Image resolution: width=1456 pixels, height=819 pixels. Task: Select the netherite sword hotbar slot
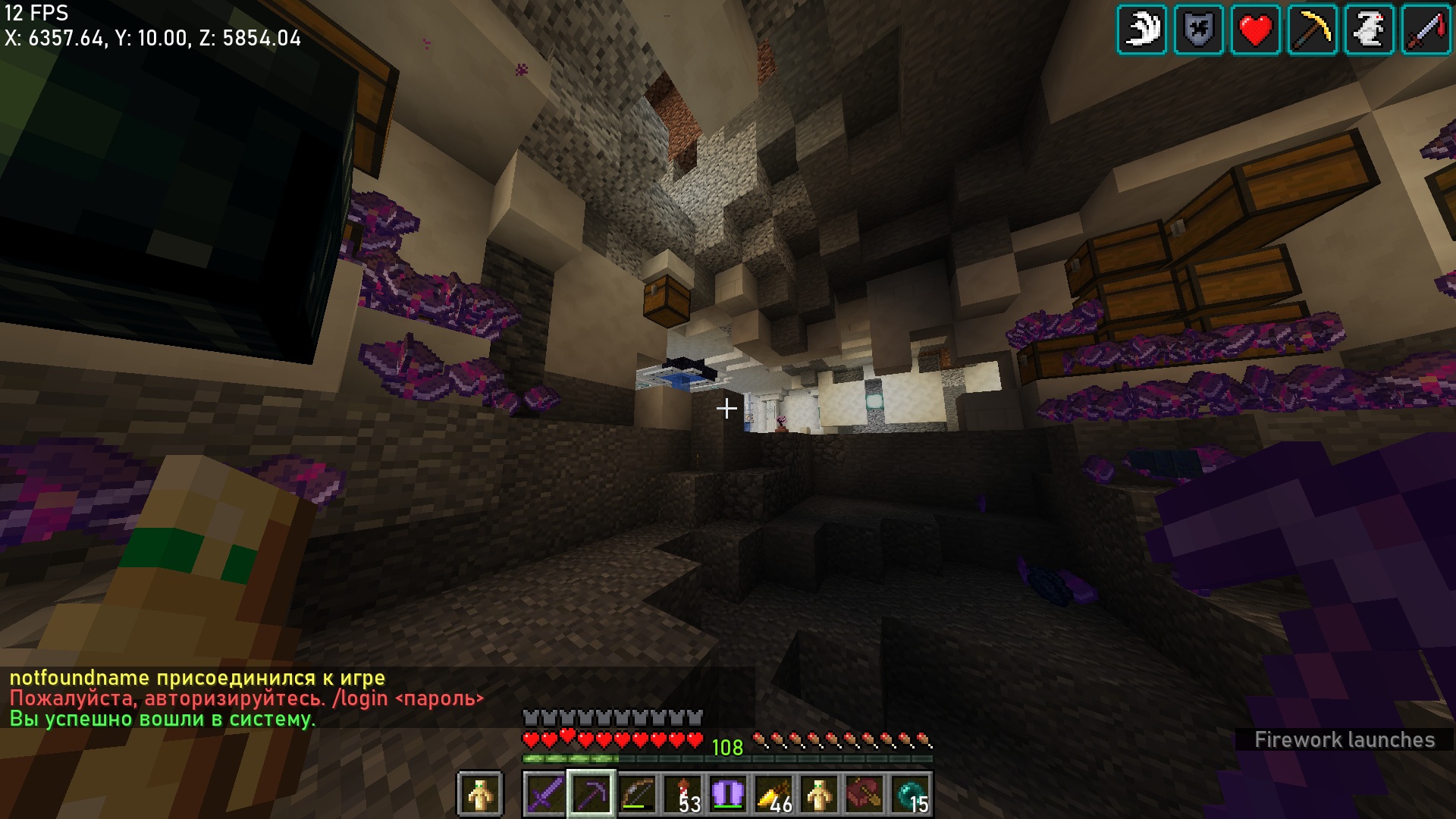coord(545,795)
